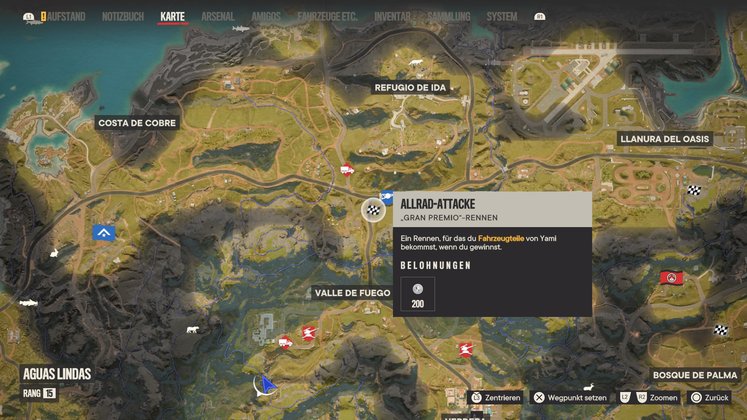The height and width of the screenshot is (420, 747).
Task: Switch to the Notizbuch tab
Action: pos(123,17)
